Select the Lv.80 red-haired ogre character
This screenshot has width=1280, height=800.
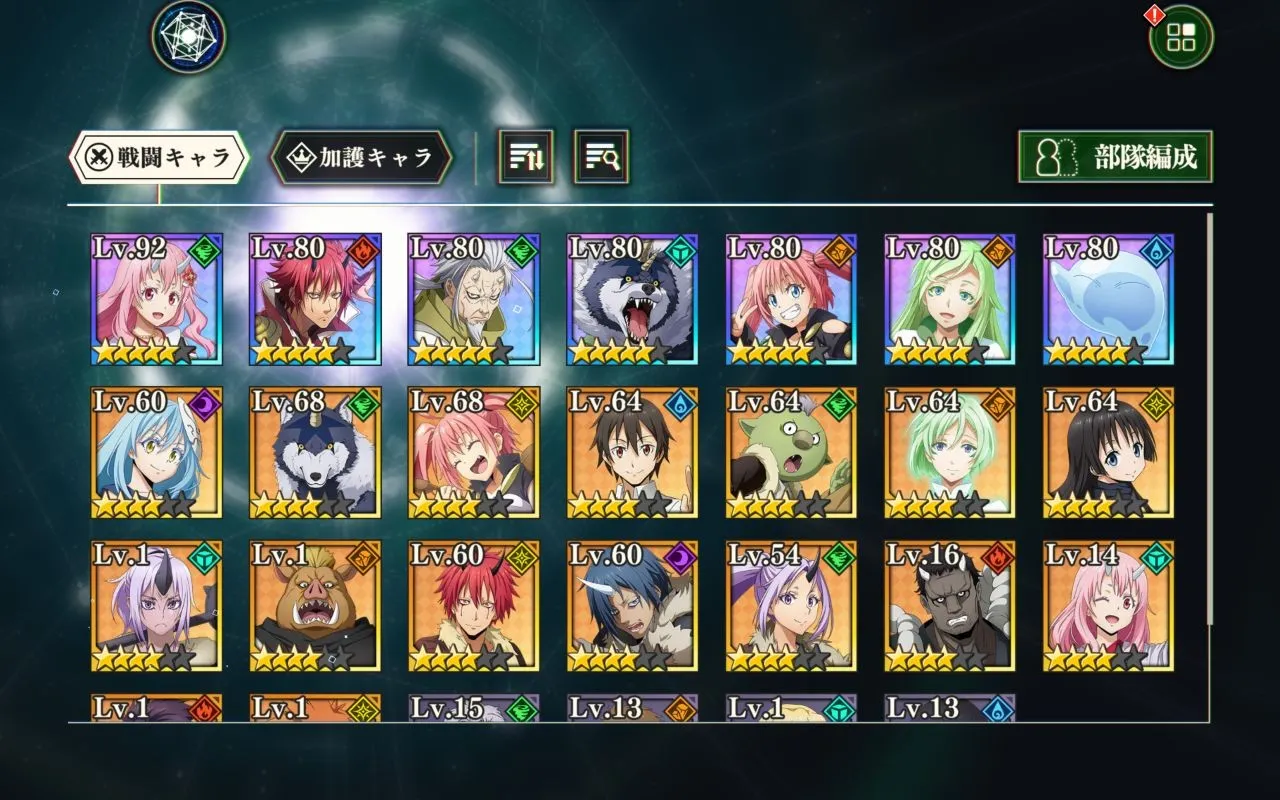tap(314, 299)
